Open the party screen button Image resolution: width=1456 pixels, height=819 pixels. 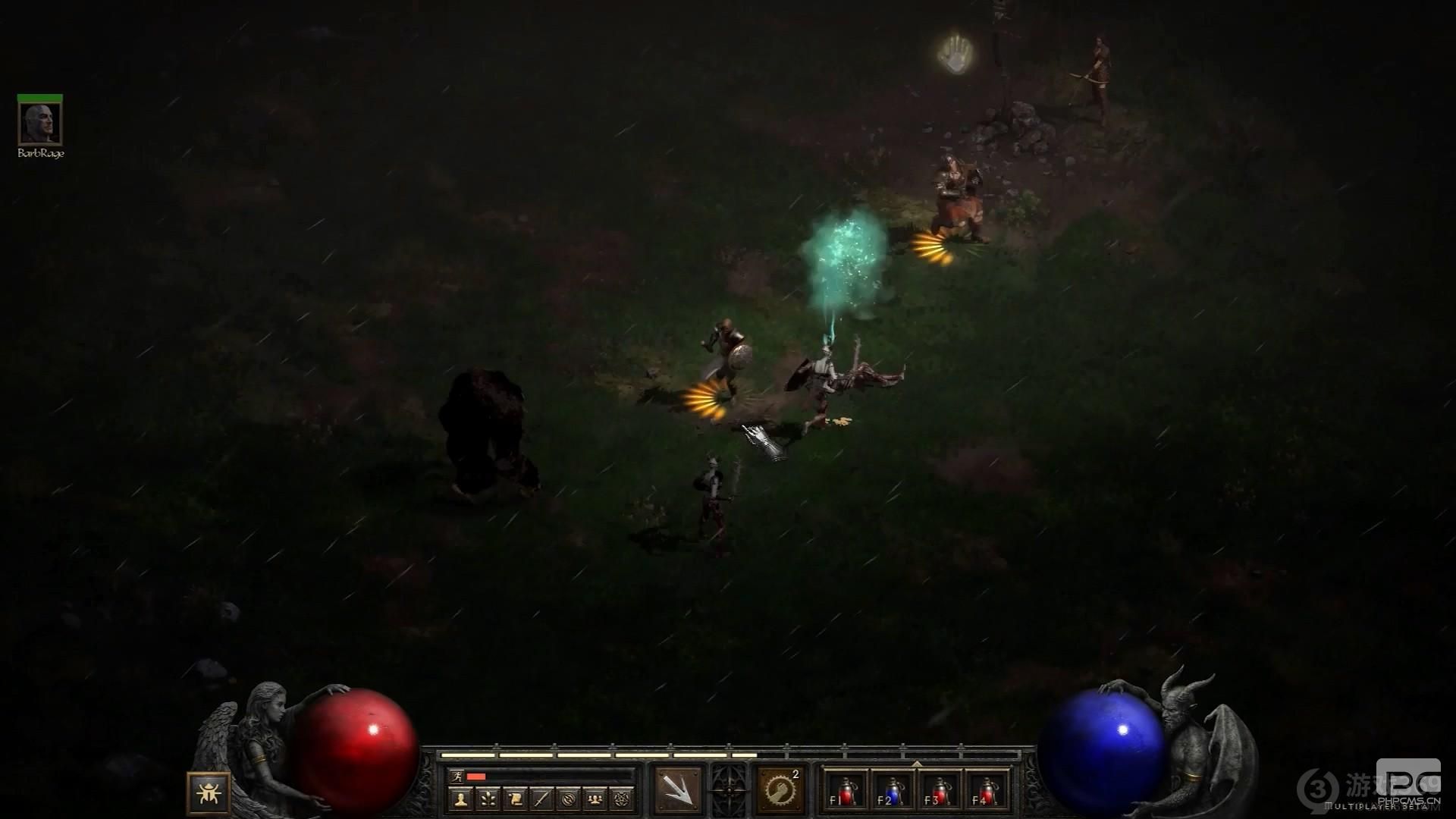pos(595,798)
